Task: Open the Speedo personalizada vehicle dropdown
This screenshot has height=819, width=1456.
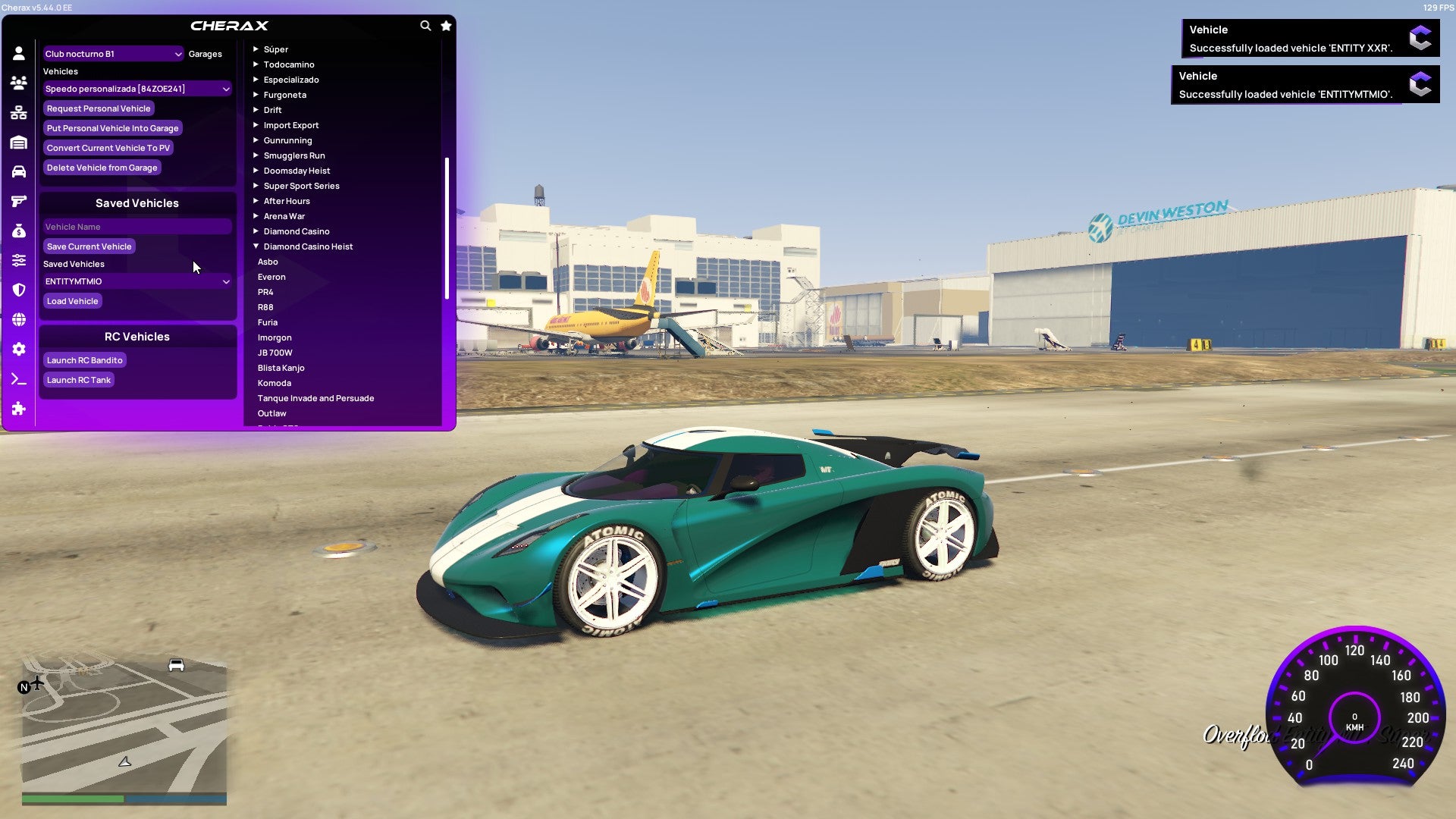Action: tap(137, 88)
